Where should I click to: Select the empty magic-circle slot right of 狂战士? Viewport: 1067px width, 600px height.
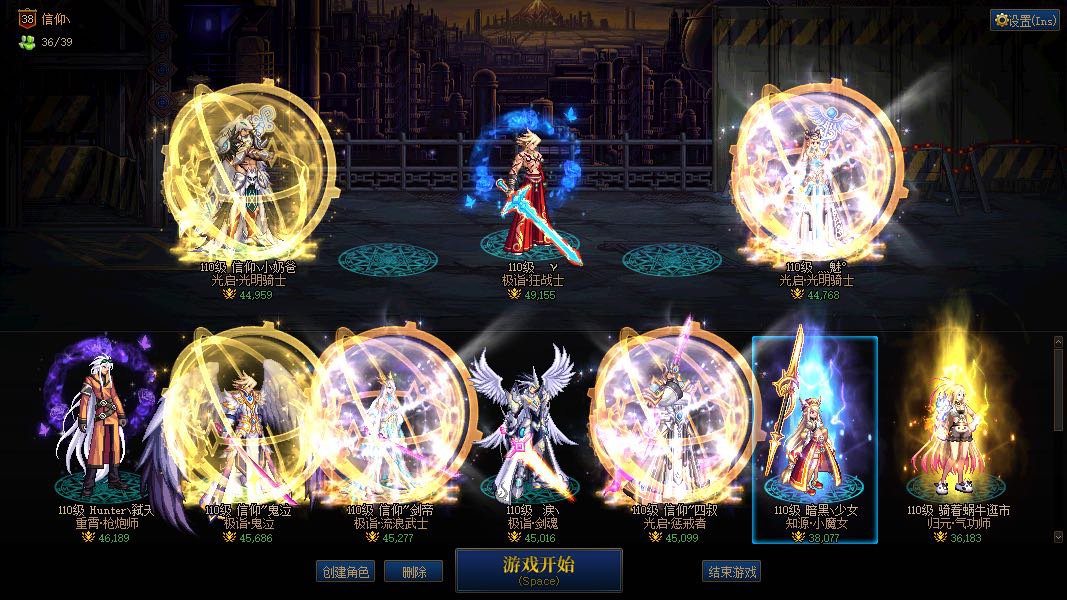[672, 260]
